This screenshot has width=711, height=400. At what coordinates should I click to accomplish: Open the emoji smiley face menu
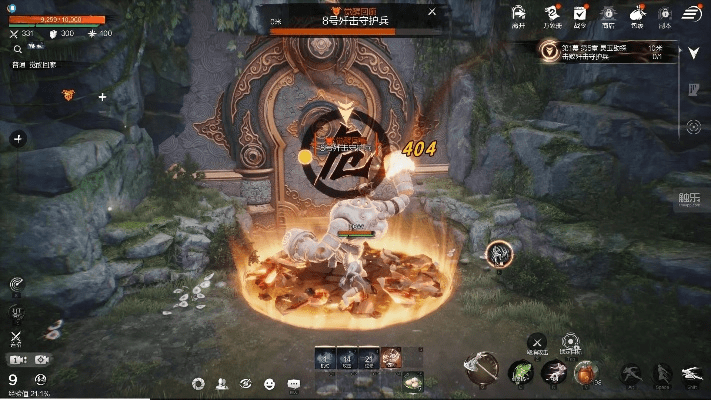coord(270,384)
